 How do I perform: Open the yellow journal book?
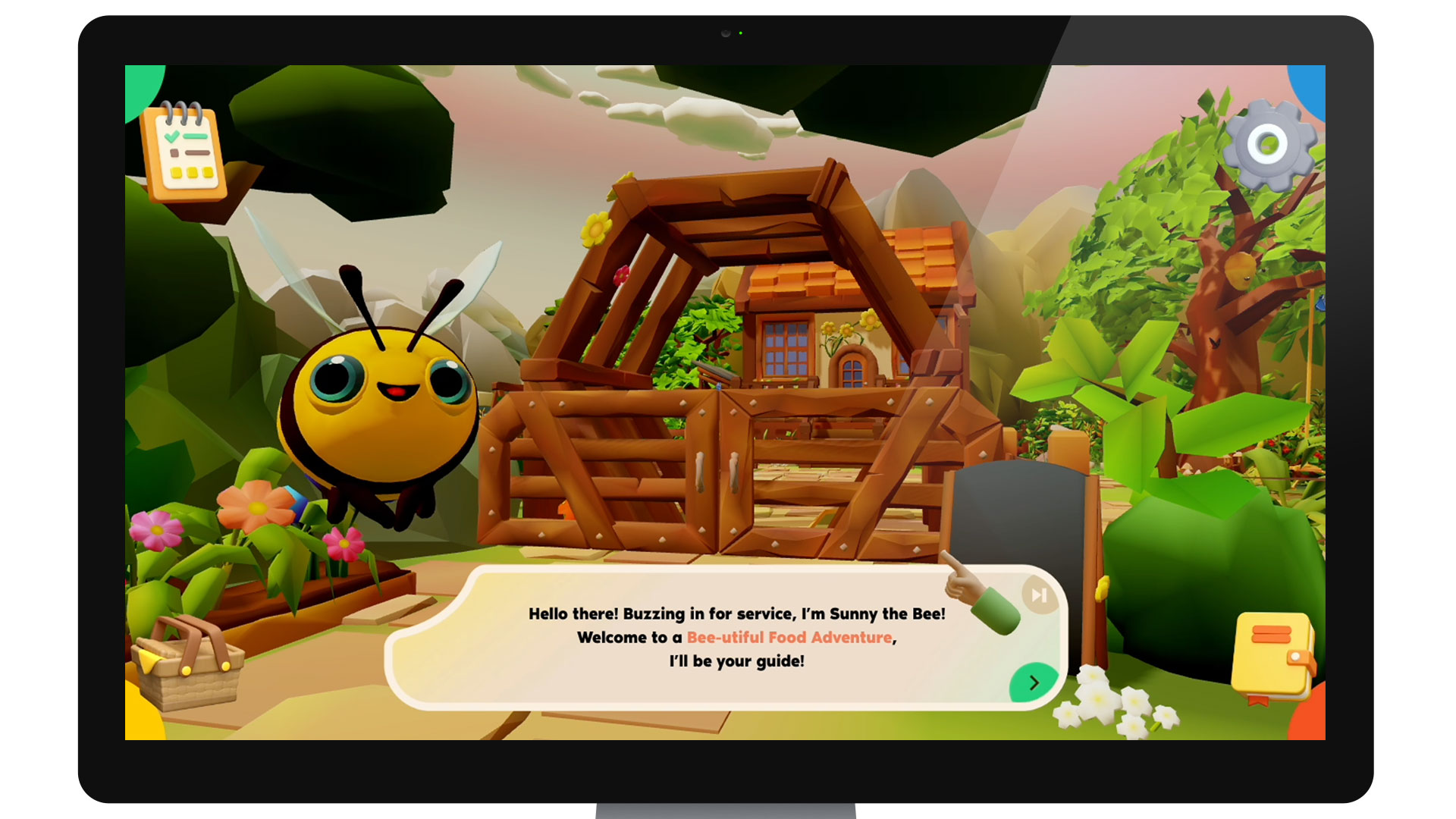[1272, 656]
